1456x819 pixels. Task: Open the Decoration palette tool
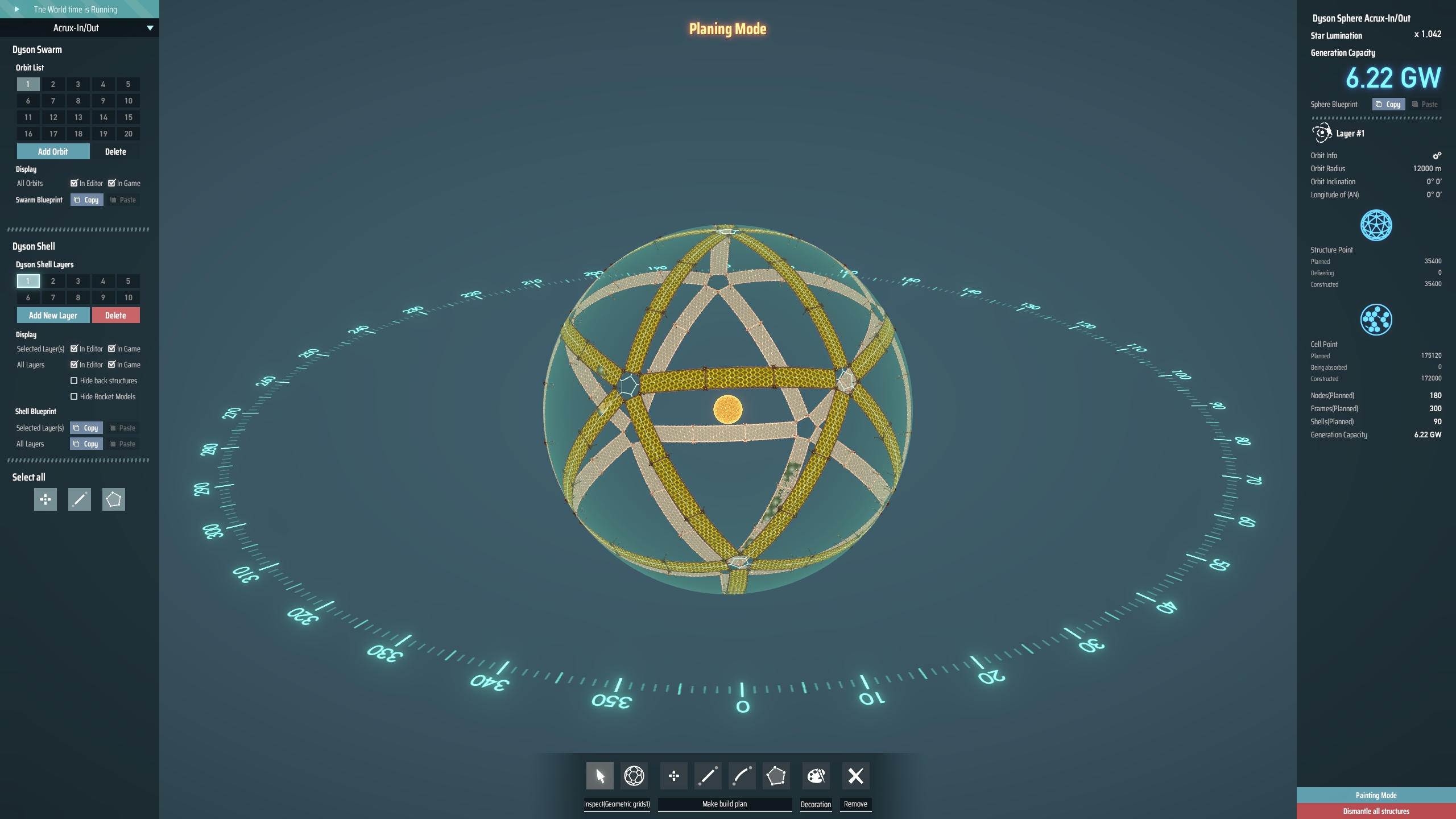(x=815, y=775)
